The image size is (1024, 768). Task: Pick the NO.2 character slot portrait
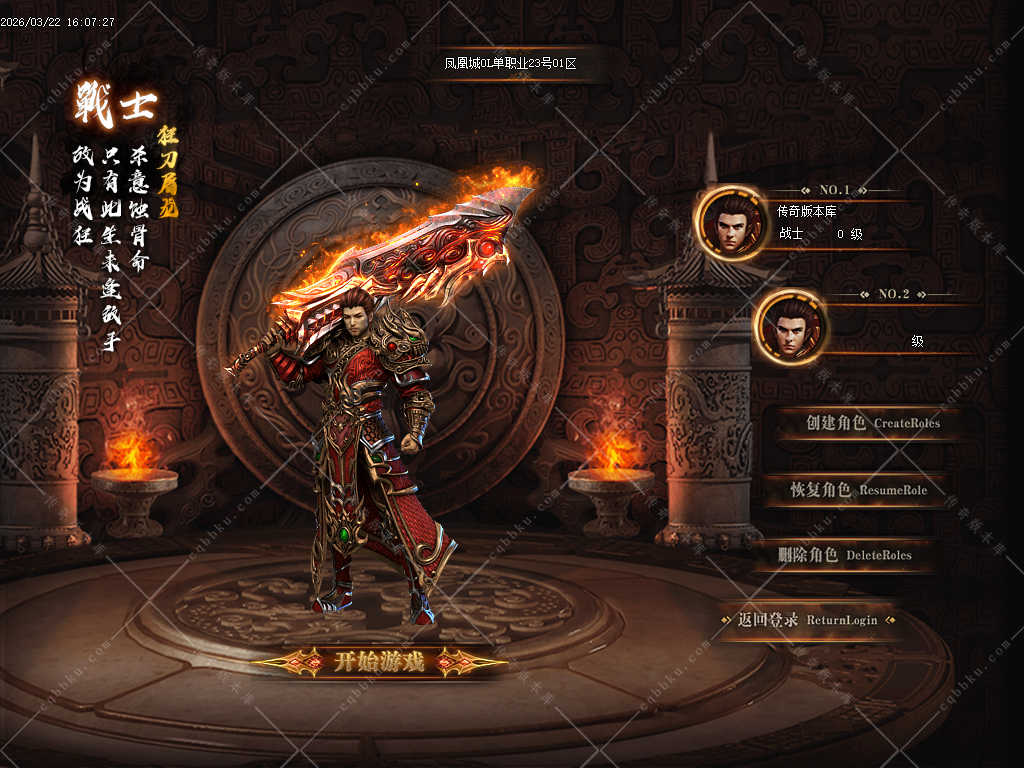pos(790,327)
